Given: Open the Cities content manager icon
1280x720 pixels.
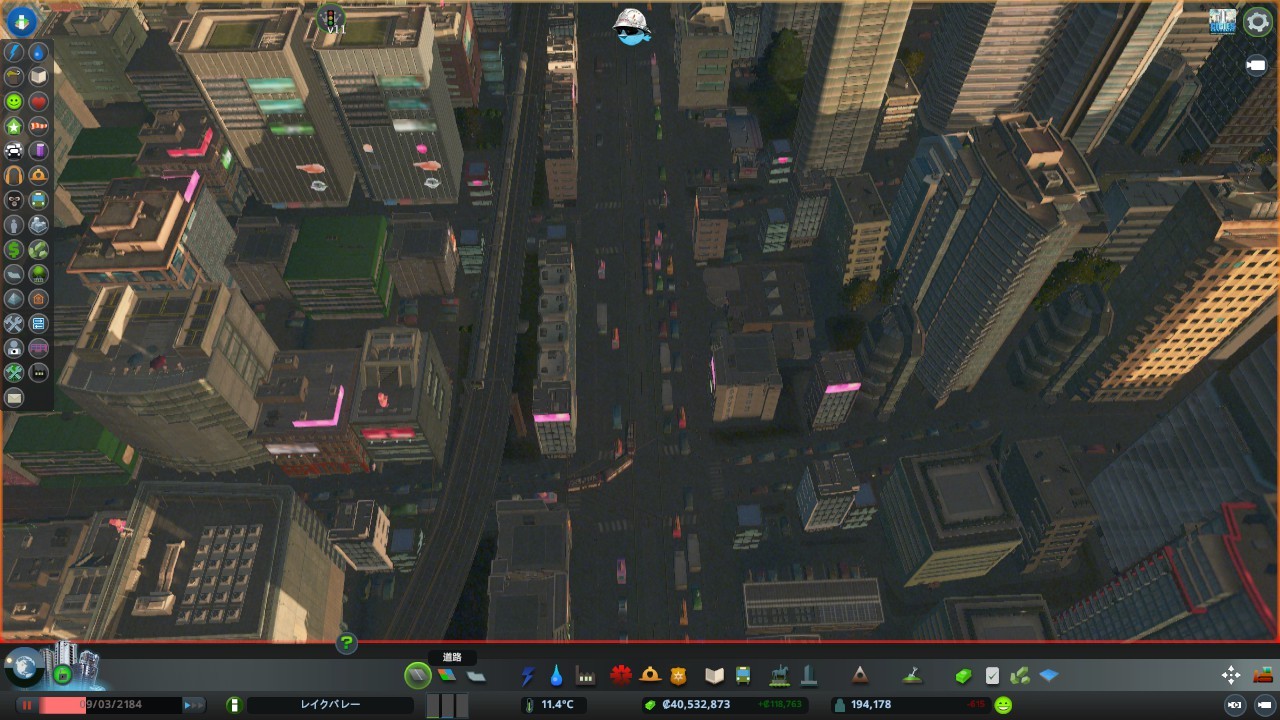Looking at the screenshot, I should pos(1222,22).
